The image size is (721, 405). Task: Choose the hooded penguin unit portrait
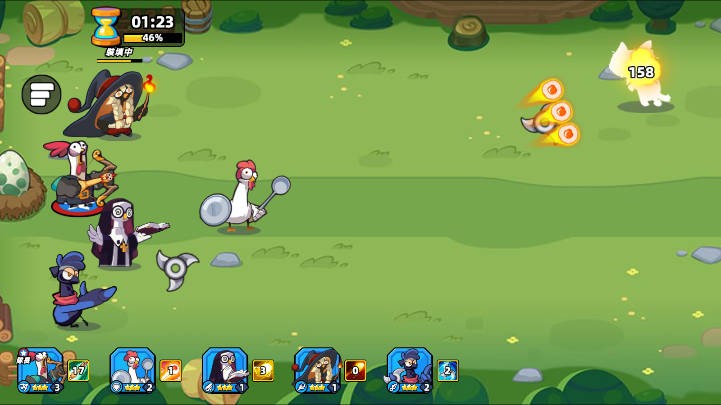224,368
